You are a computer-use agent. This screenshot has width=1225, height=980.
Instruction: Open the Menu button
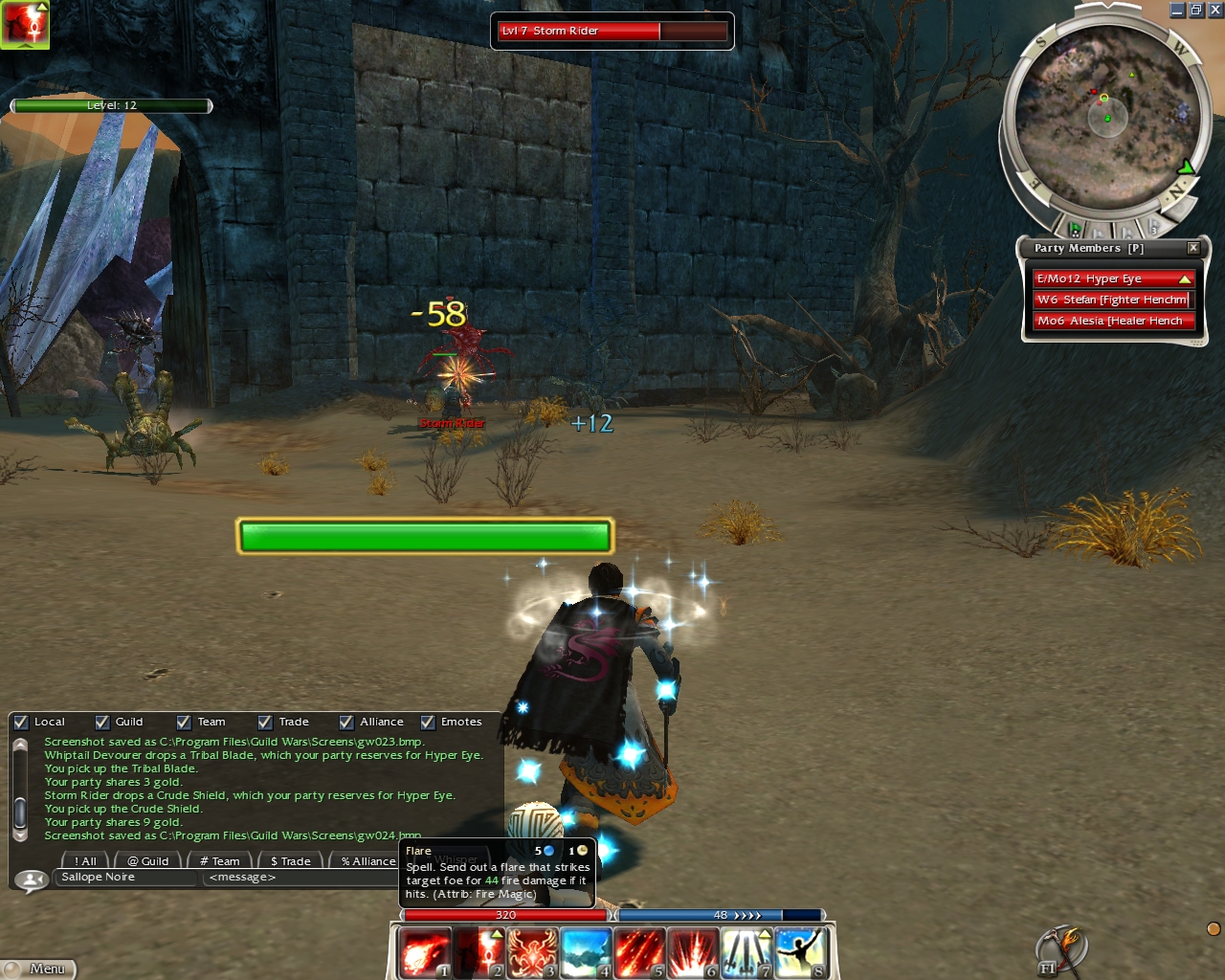pos(38,969)
